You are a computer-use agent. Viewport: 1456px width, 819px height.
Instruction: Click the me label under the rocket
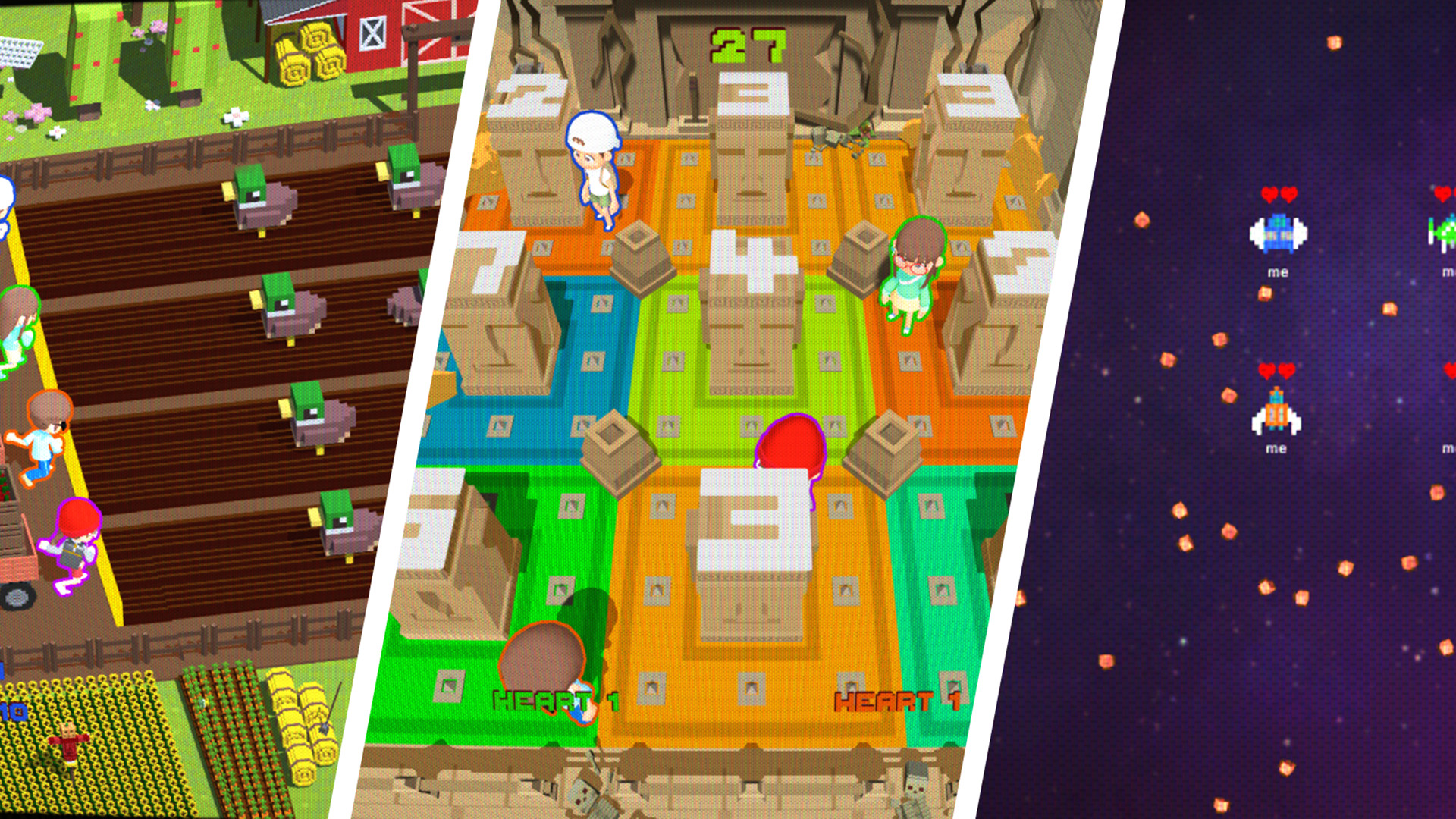click(1276, 450)
